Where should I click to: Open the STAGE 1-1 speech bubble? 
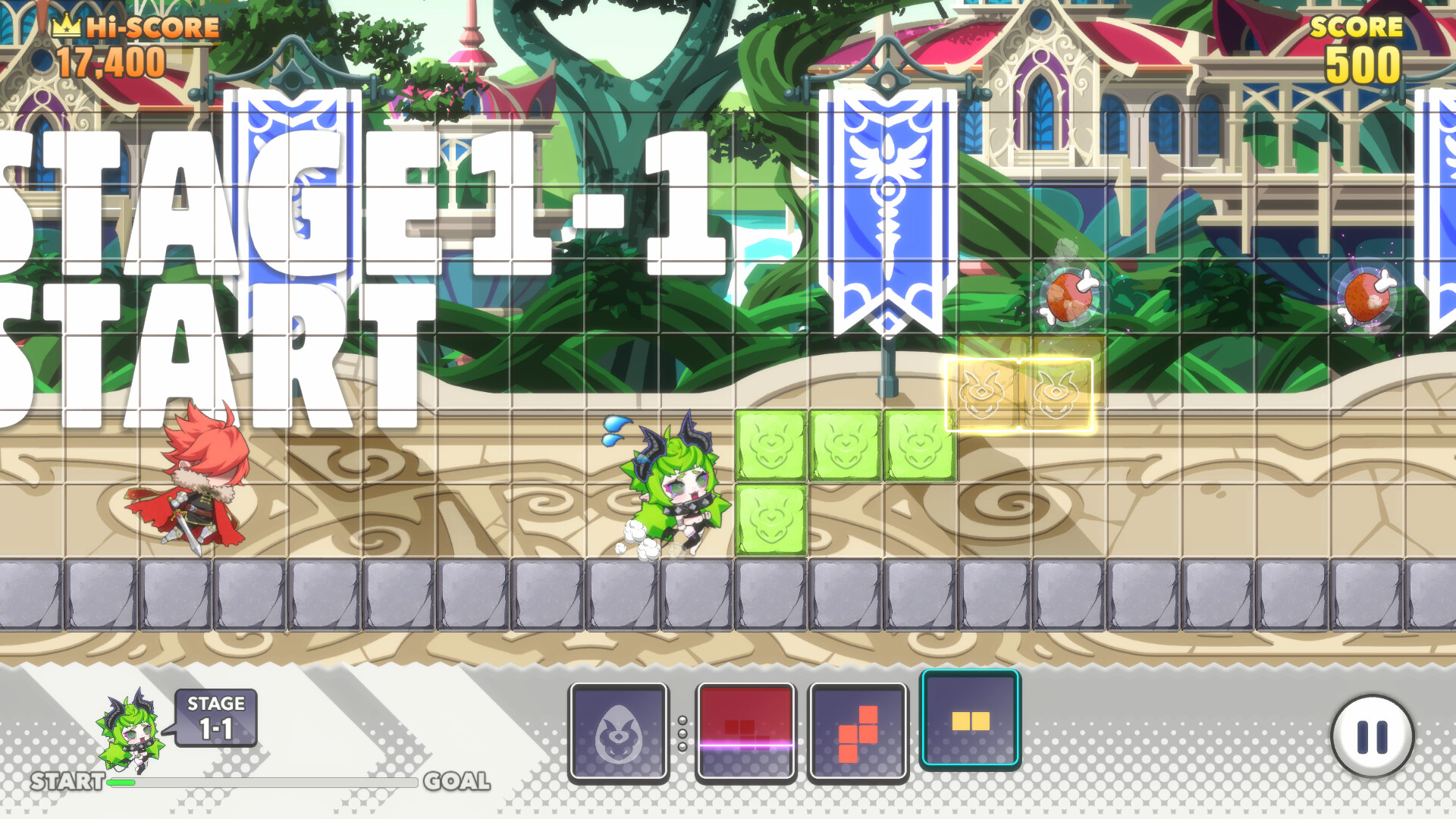click(x=215, y=717)
